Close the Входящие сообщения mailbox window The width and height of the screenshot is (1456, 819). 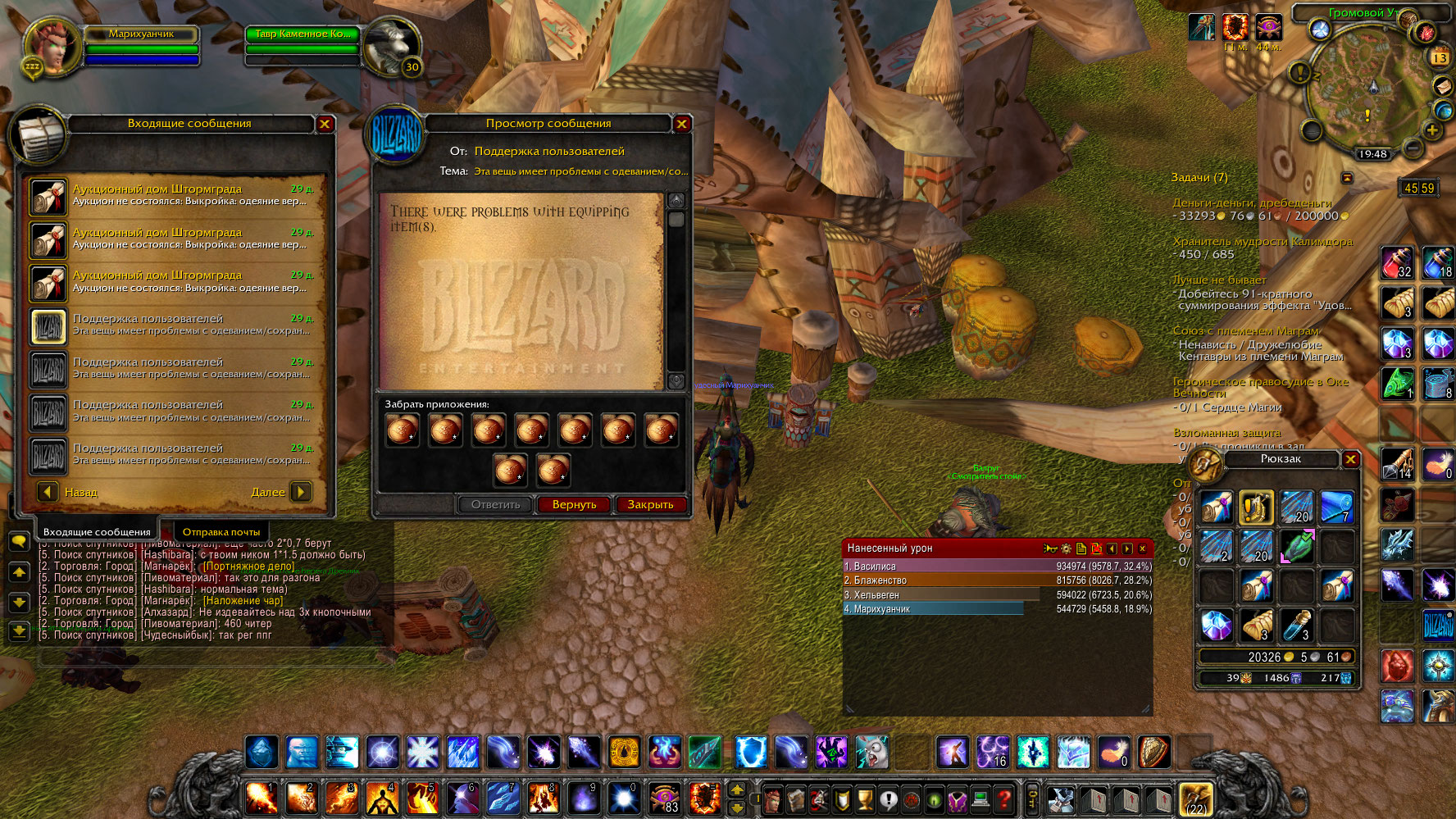click(325, 124)
